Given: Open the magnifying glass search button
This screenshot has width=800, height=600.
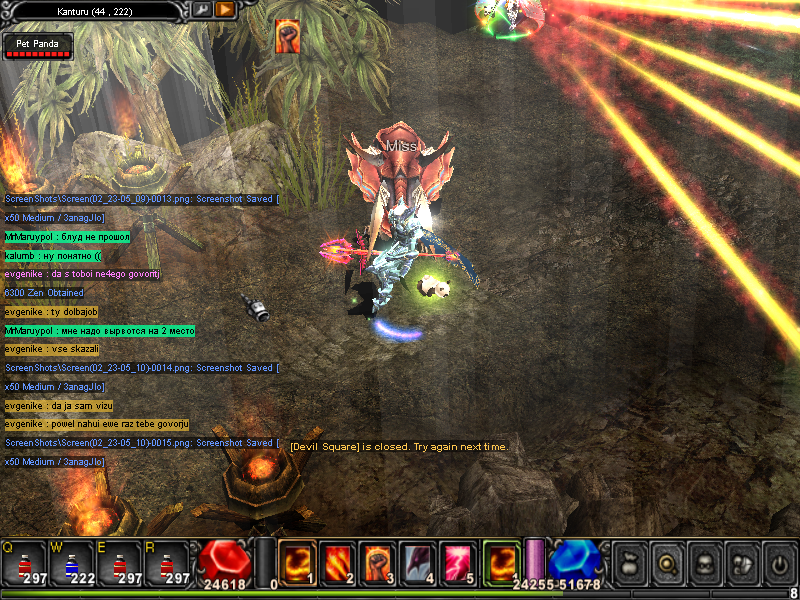Looking at the screenshot, I should point(667,565).
